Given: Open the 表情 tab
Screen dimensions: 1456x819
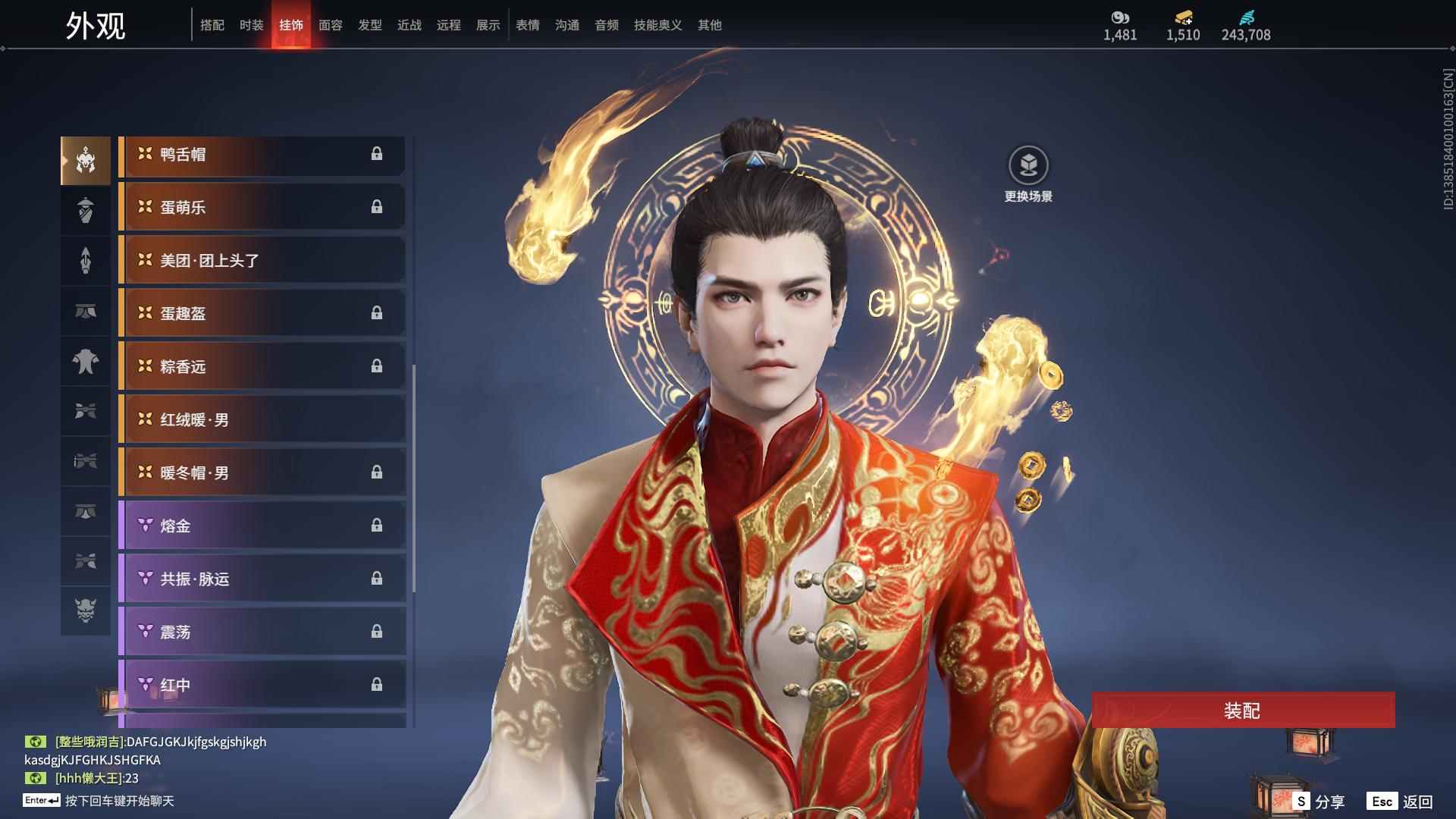Looking at the screenshot, I should [527, 24].
